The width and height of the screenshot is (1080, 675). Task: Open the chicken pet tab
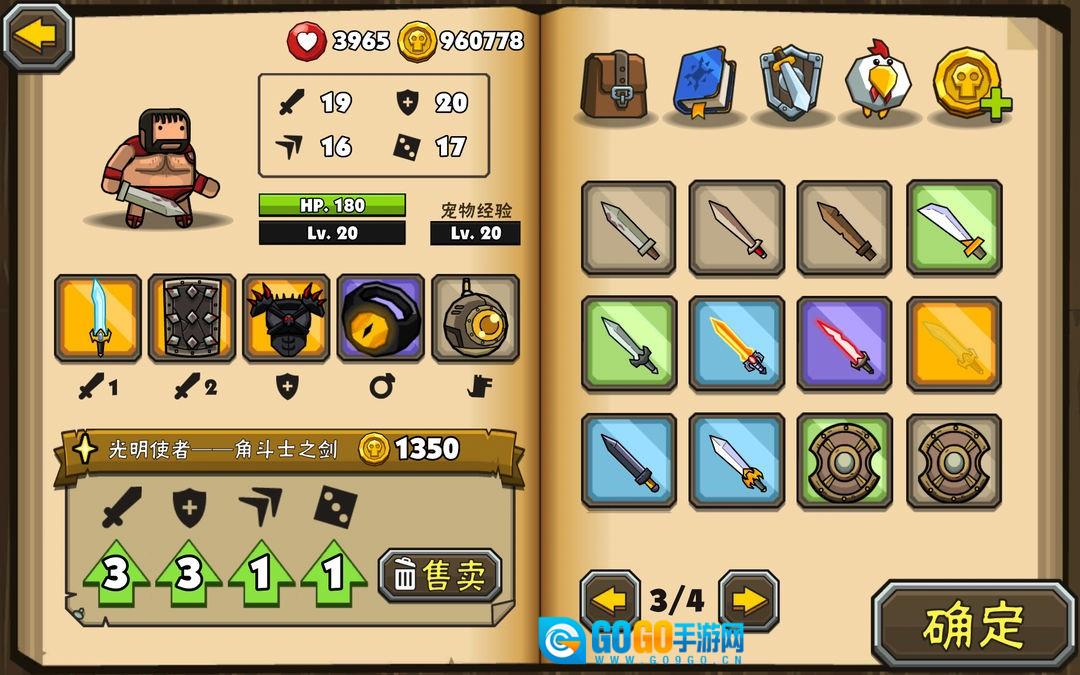(877, 84)
